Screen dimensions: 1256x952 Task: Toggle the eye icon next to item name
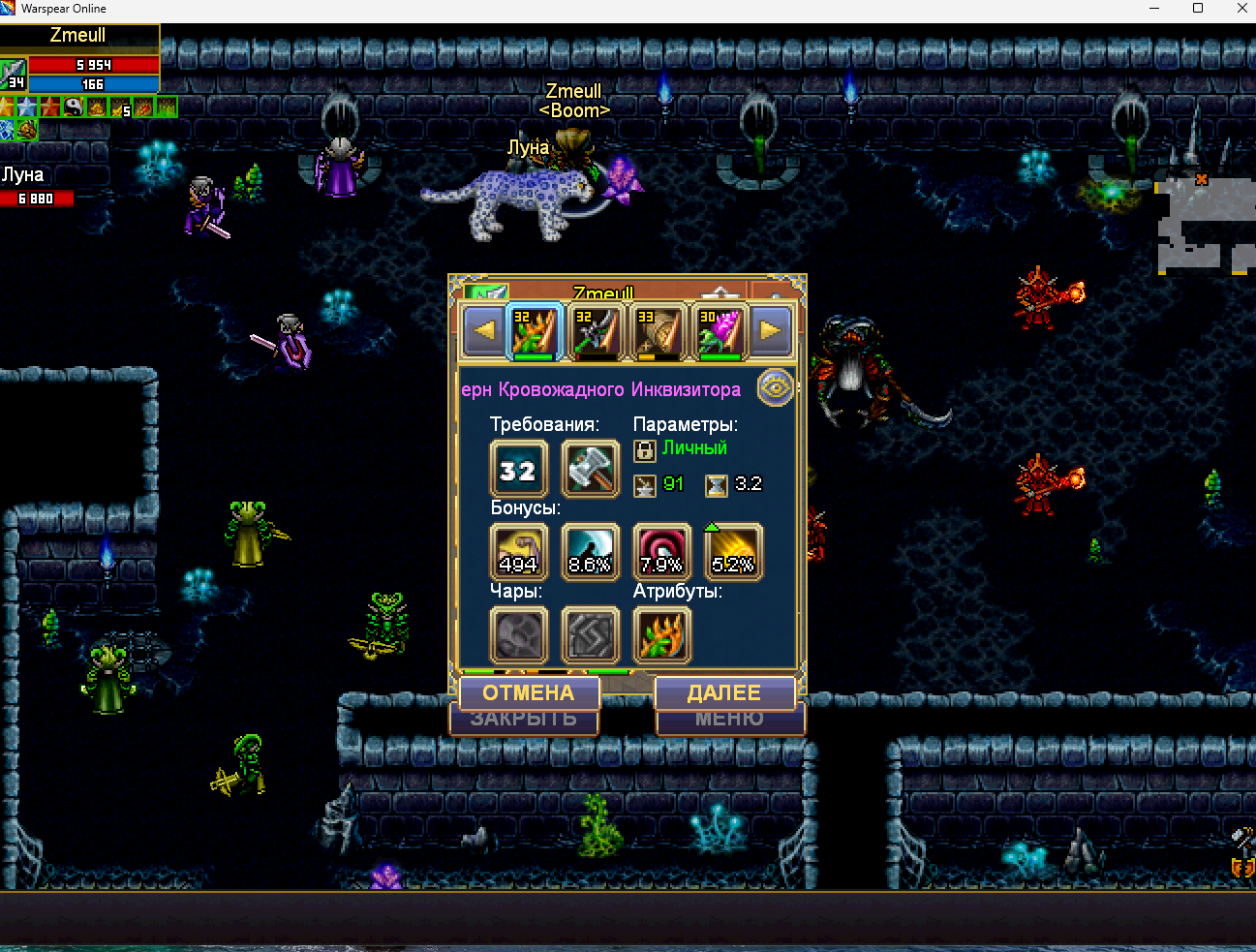775,387
